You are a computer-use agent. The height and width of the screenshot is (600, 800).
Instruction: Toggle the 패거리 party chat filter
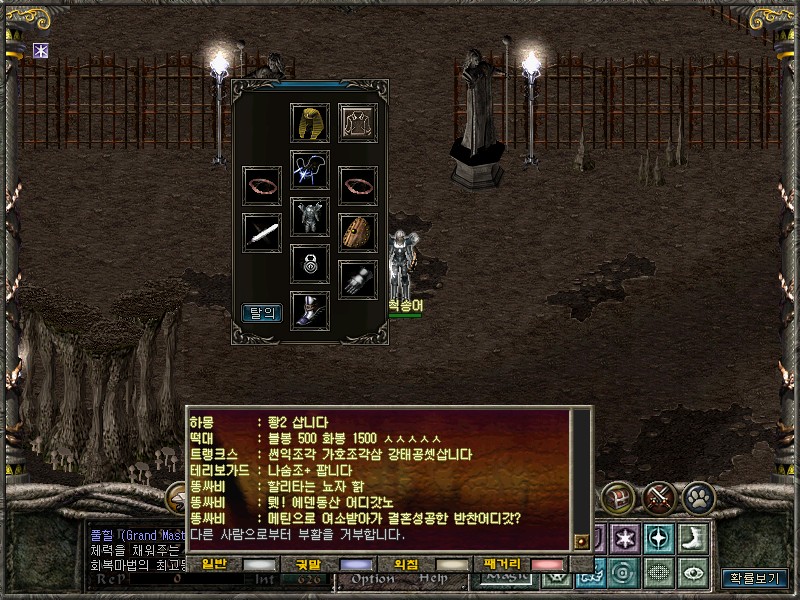pyautogui.click(x=548, y=565)
